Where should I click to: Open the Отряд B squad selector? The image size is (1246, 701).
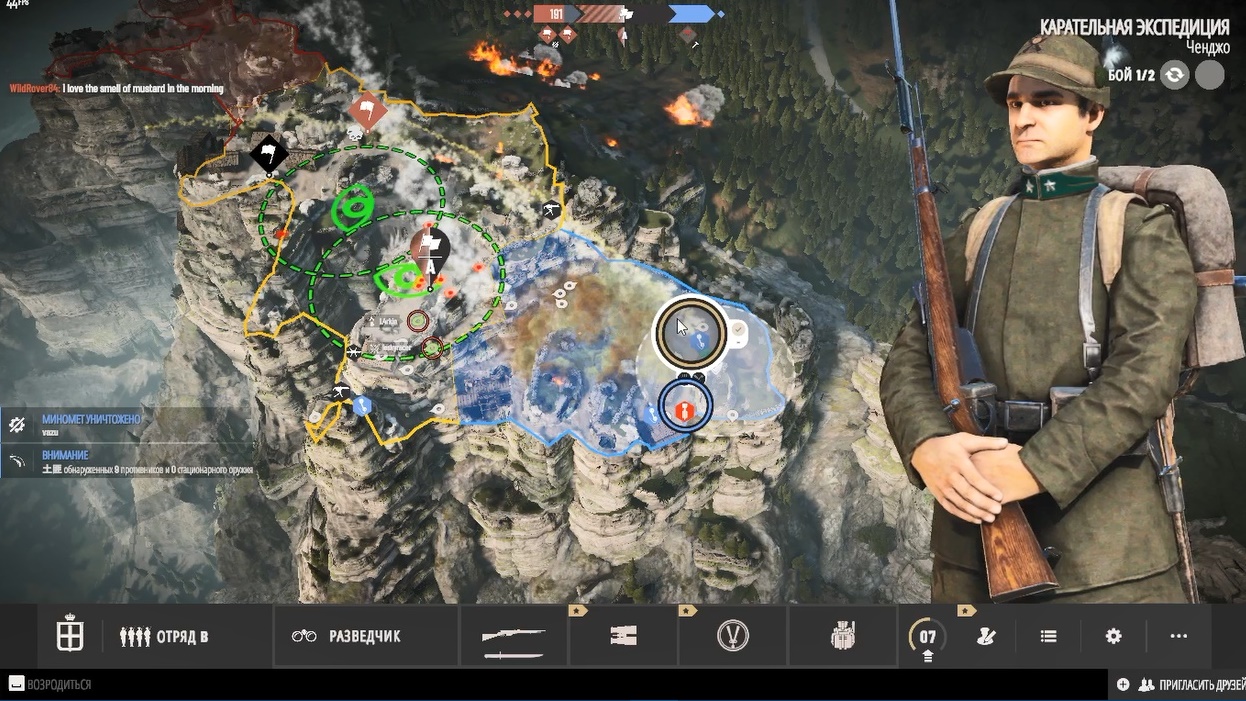coord(164,636)
